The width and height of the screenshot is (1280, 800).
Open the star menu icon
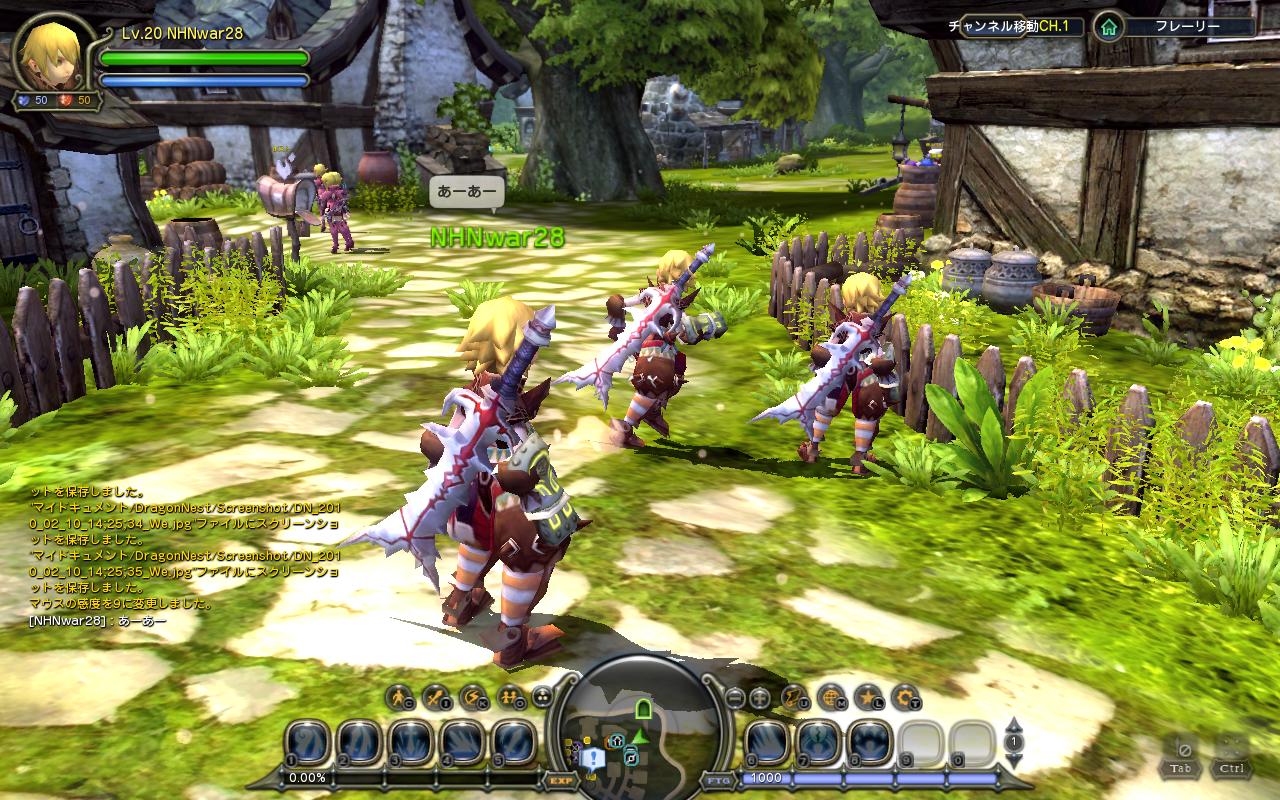tap(866, 696)
